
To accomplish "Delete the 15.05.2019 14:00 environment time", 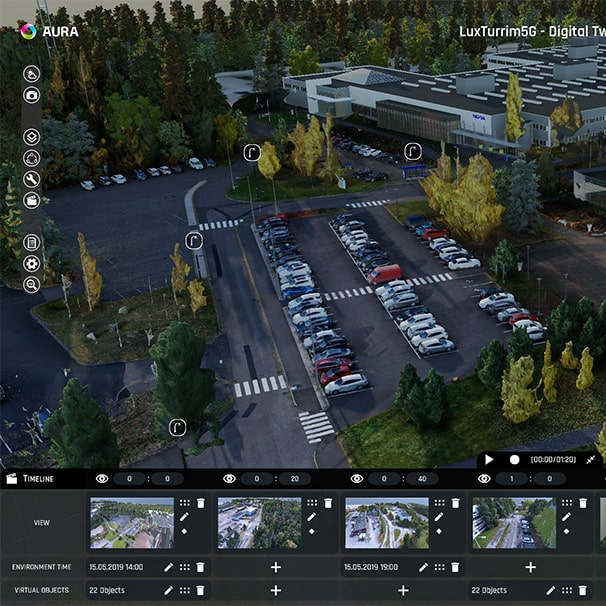I will click(200, 567).
